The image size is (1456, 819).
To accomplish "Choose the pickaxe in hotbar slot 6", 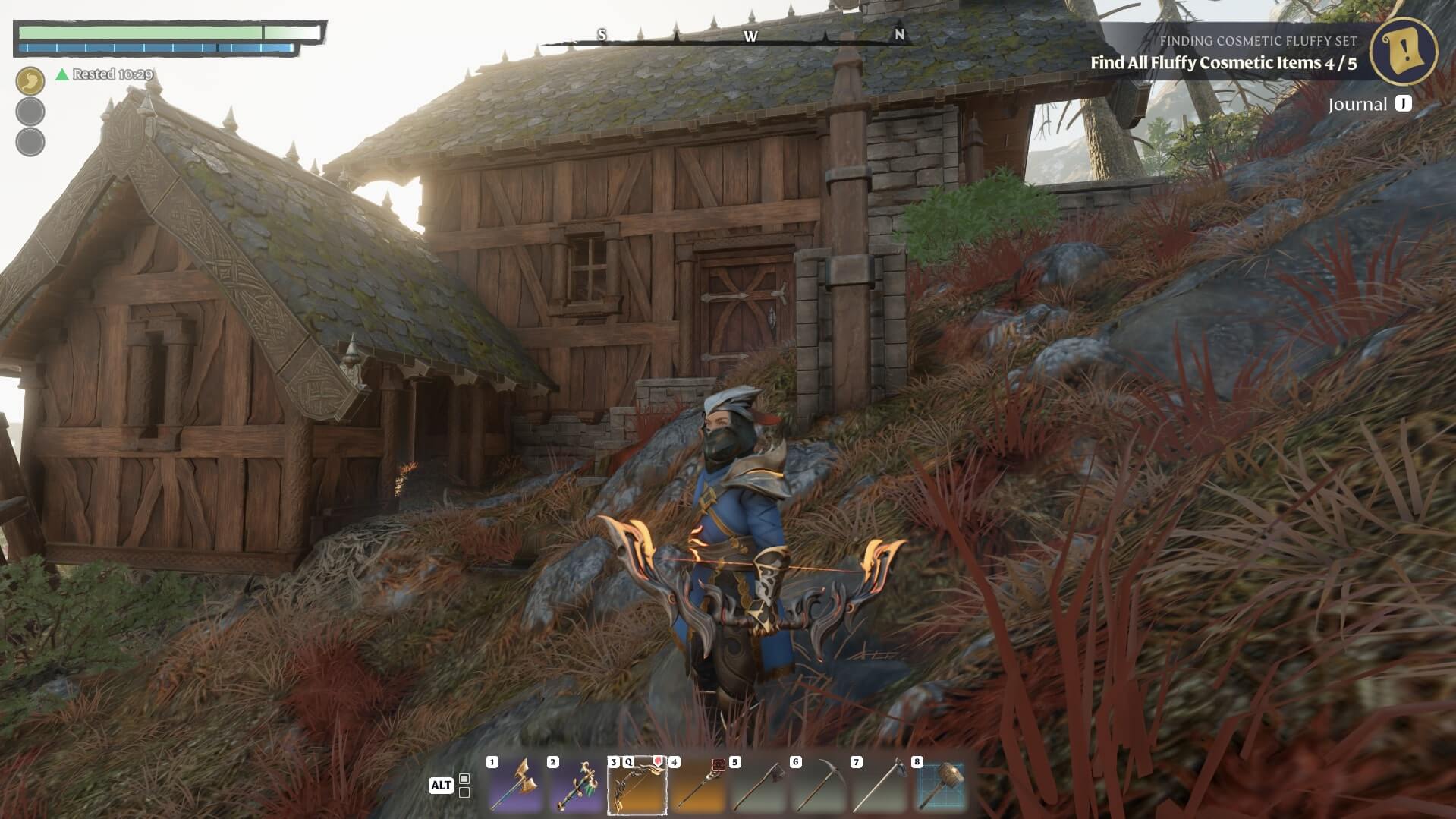I will pyautogui.click(x=819, y=785).
